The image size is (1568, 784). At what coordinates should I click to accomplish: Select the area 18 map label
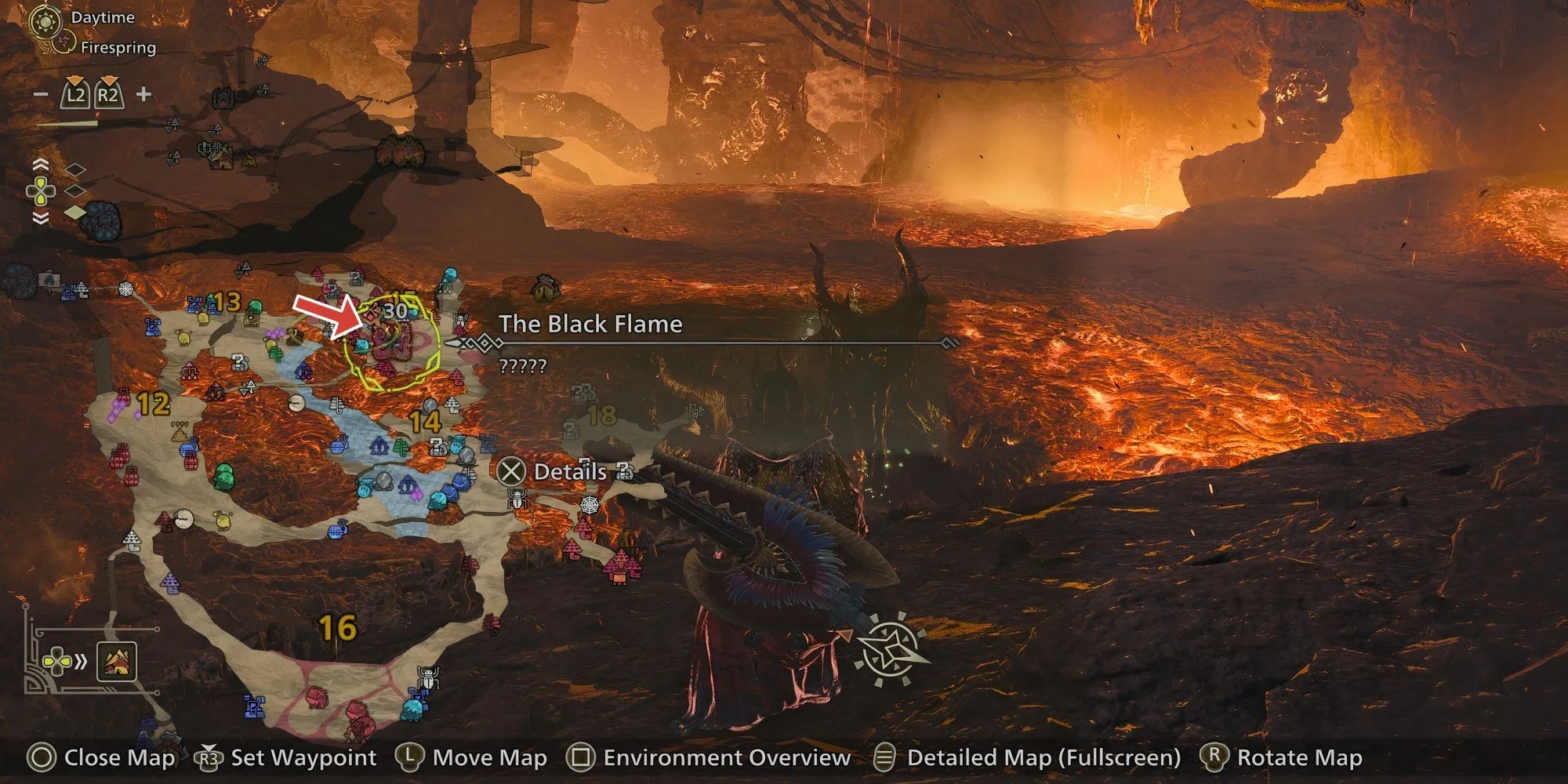point(601,414)
